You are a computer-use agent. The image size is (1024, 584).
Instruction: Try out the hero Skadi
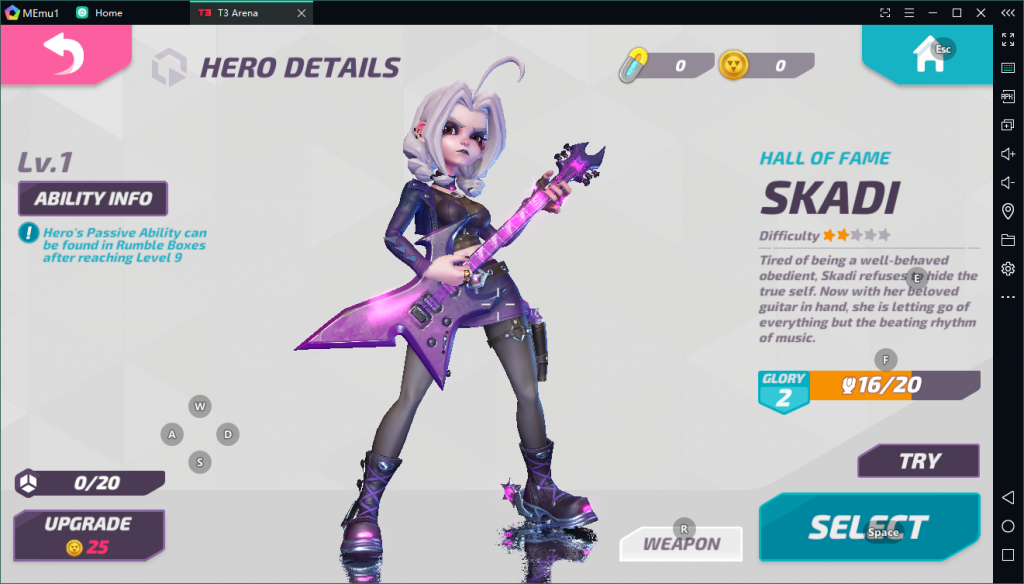pos(918,461)
